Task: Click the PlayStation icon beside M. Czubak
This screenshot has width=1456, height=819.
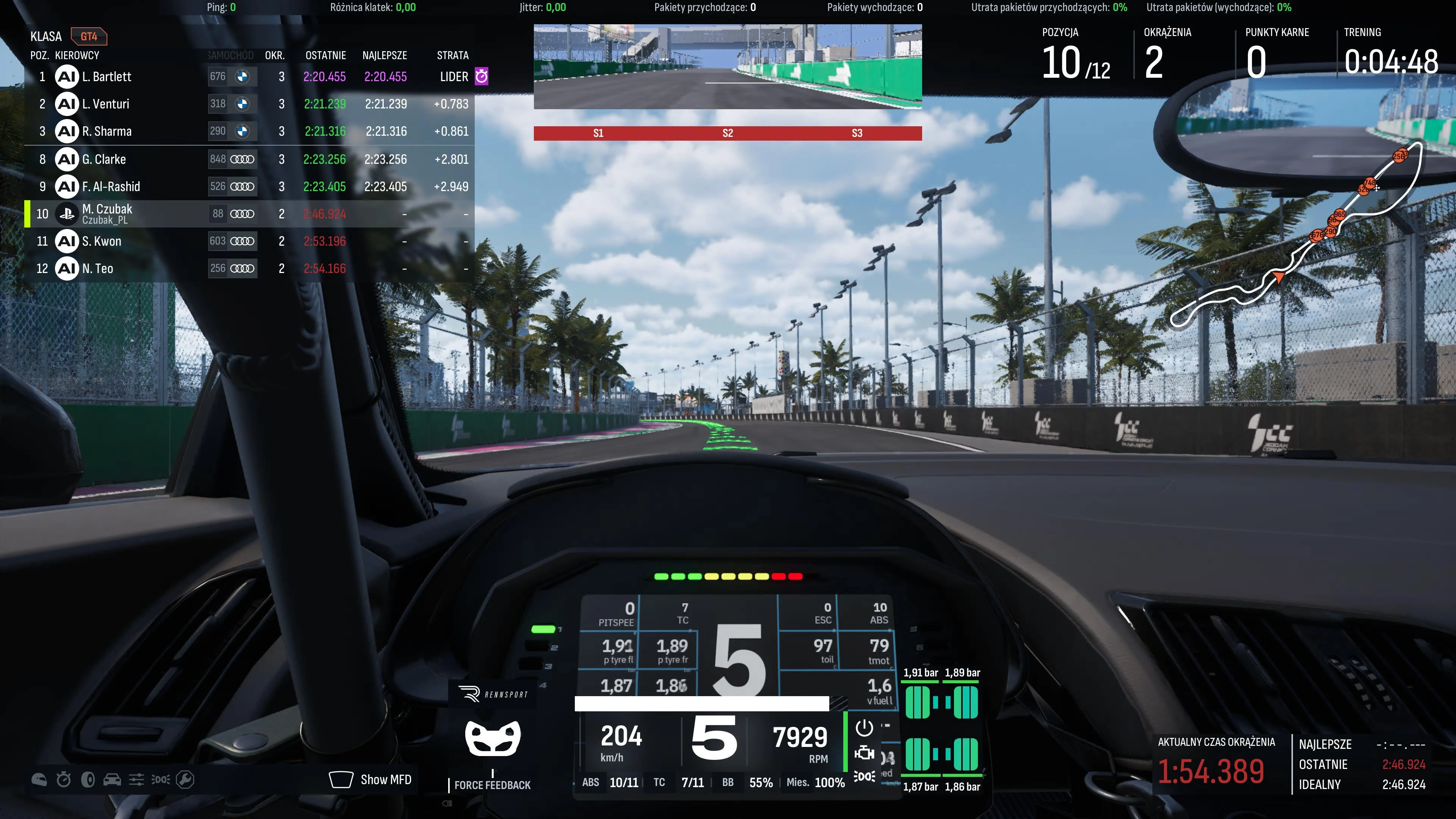Action: [x=66, y=213]
